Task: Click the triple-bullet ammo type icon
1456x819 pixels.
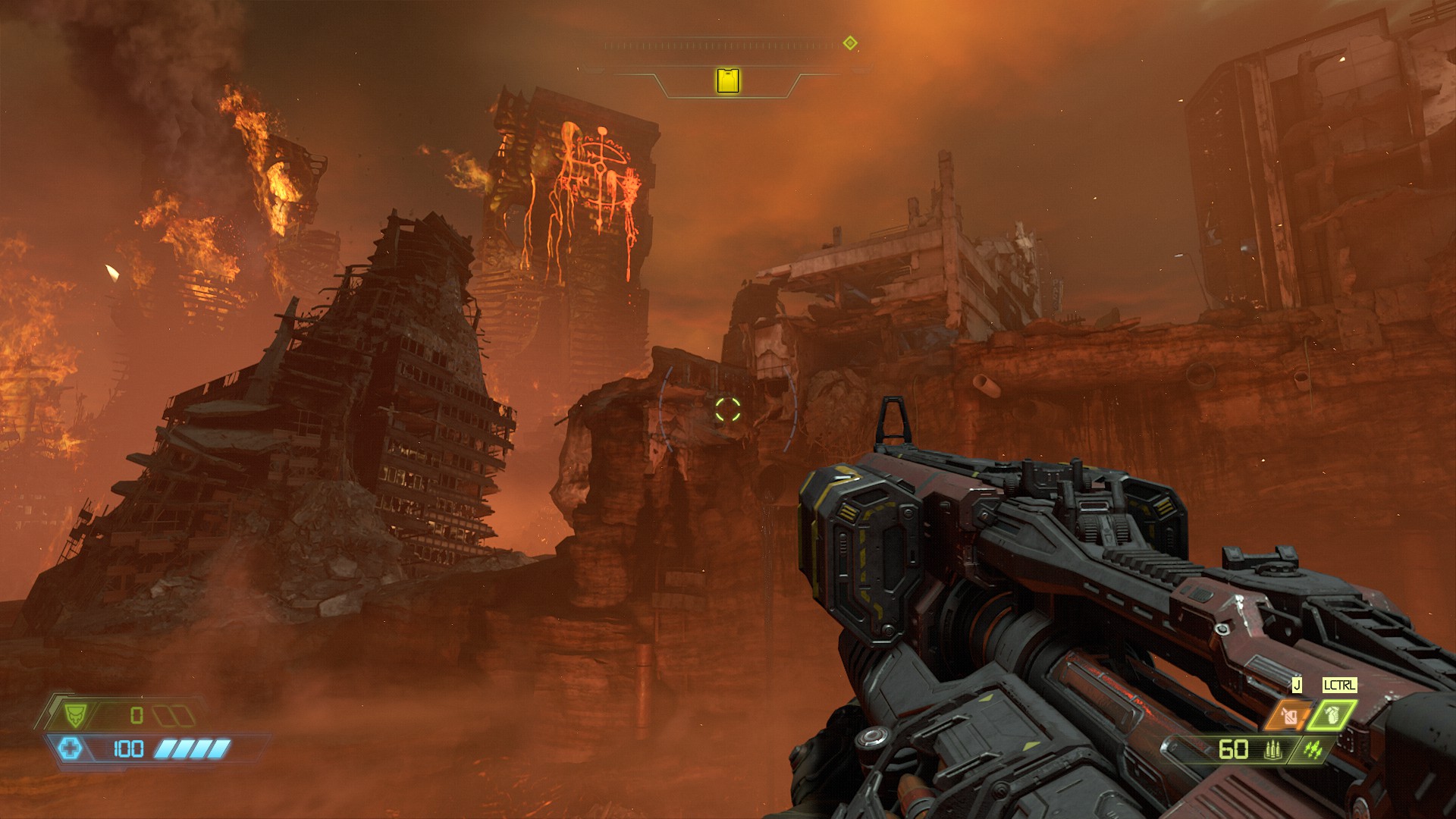Action: [x=1272, y=750]
